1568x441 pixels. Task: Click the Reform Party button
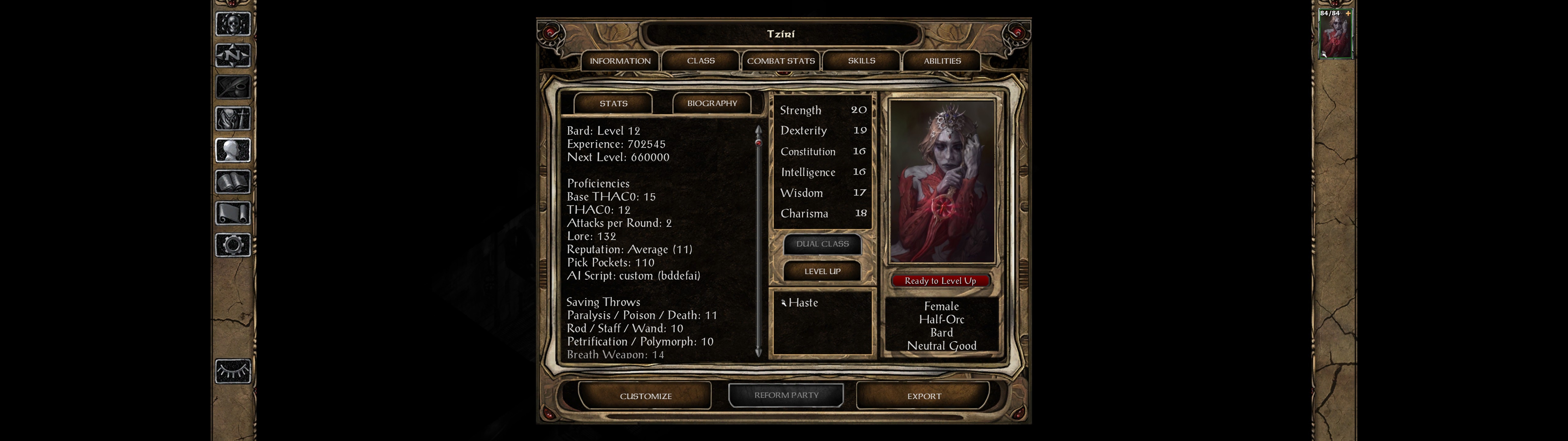[x=786, y=395]
